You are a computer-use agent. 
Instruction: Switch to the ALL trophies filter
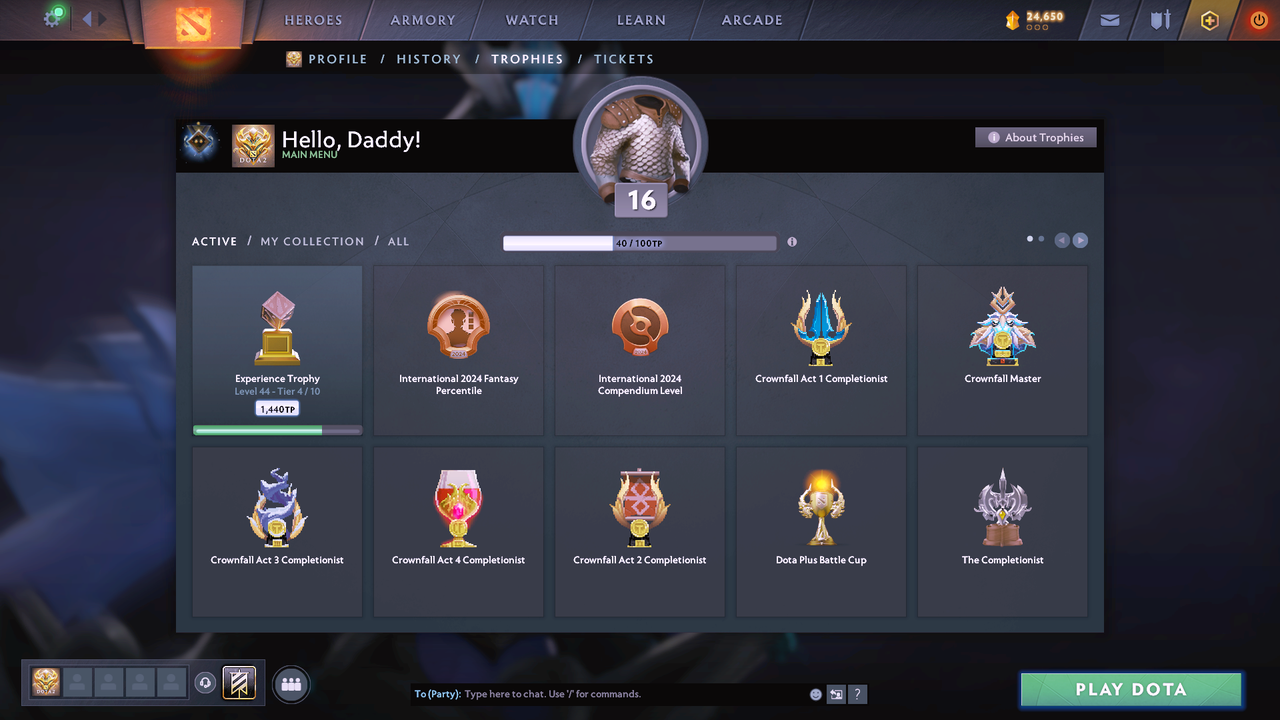pyautogui.click(x=398, y=241)
